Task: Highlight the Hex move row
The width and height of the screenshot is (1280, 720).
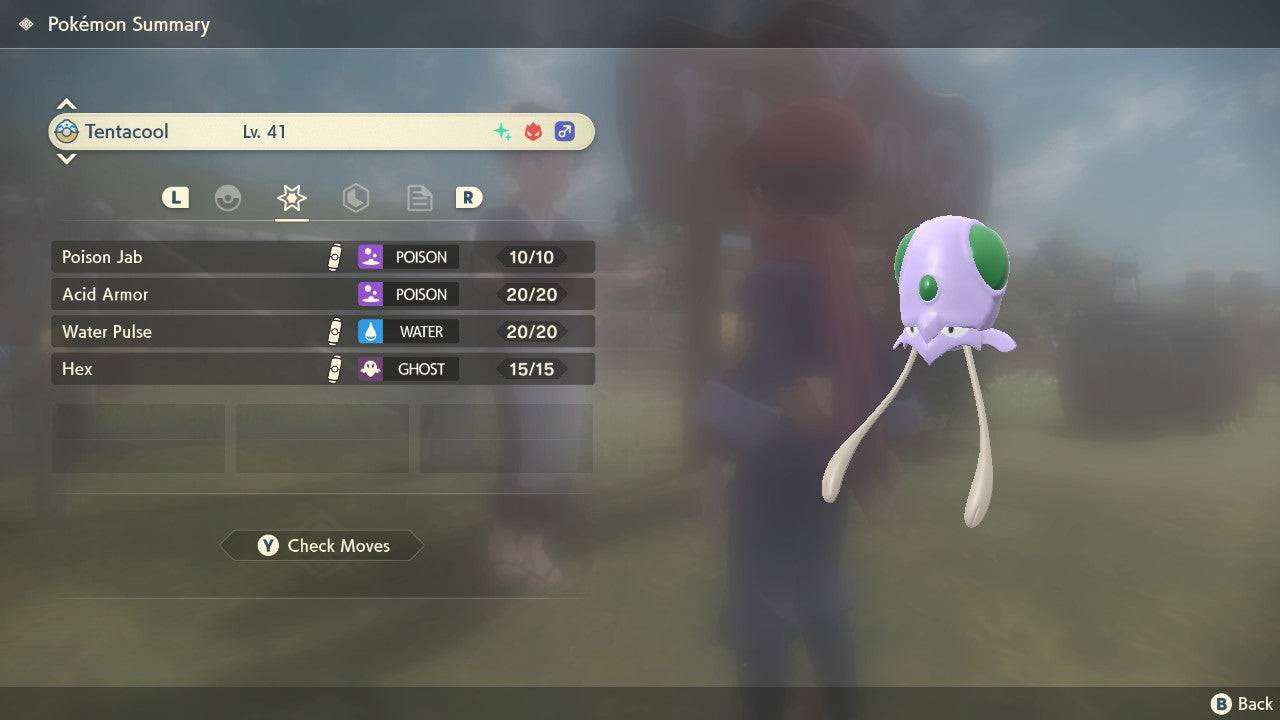Action: (322, 369)
